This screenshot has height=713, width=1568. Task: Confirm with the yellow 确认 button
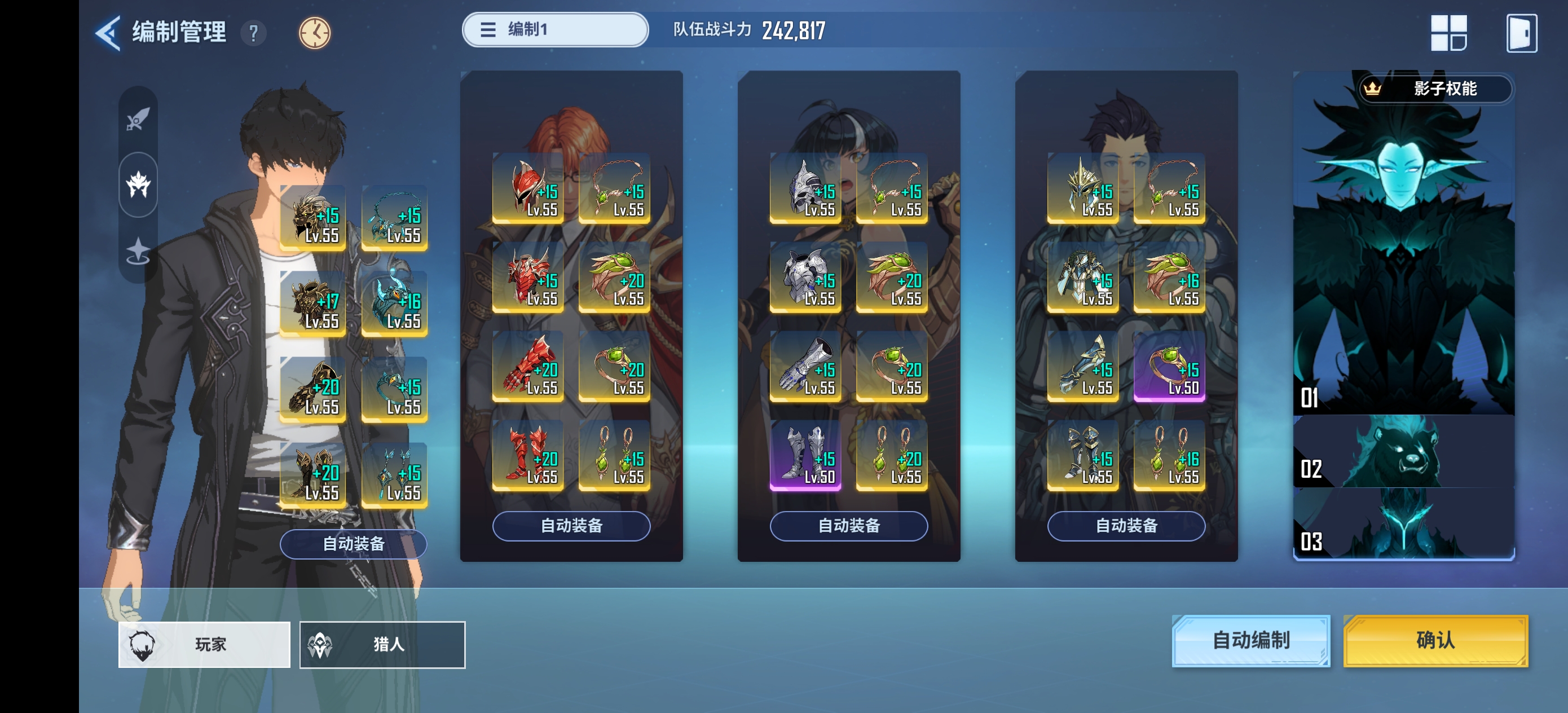(x=1435, y=641)
